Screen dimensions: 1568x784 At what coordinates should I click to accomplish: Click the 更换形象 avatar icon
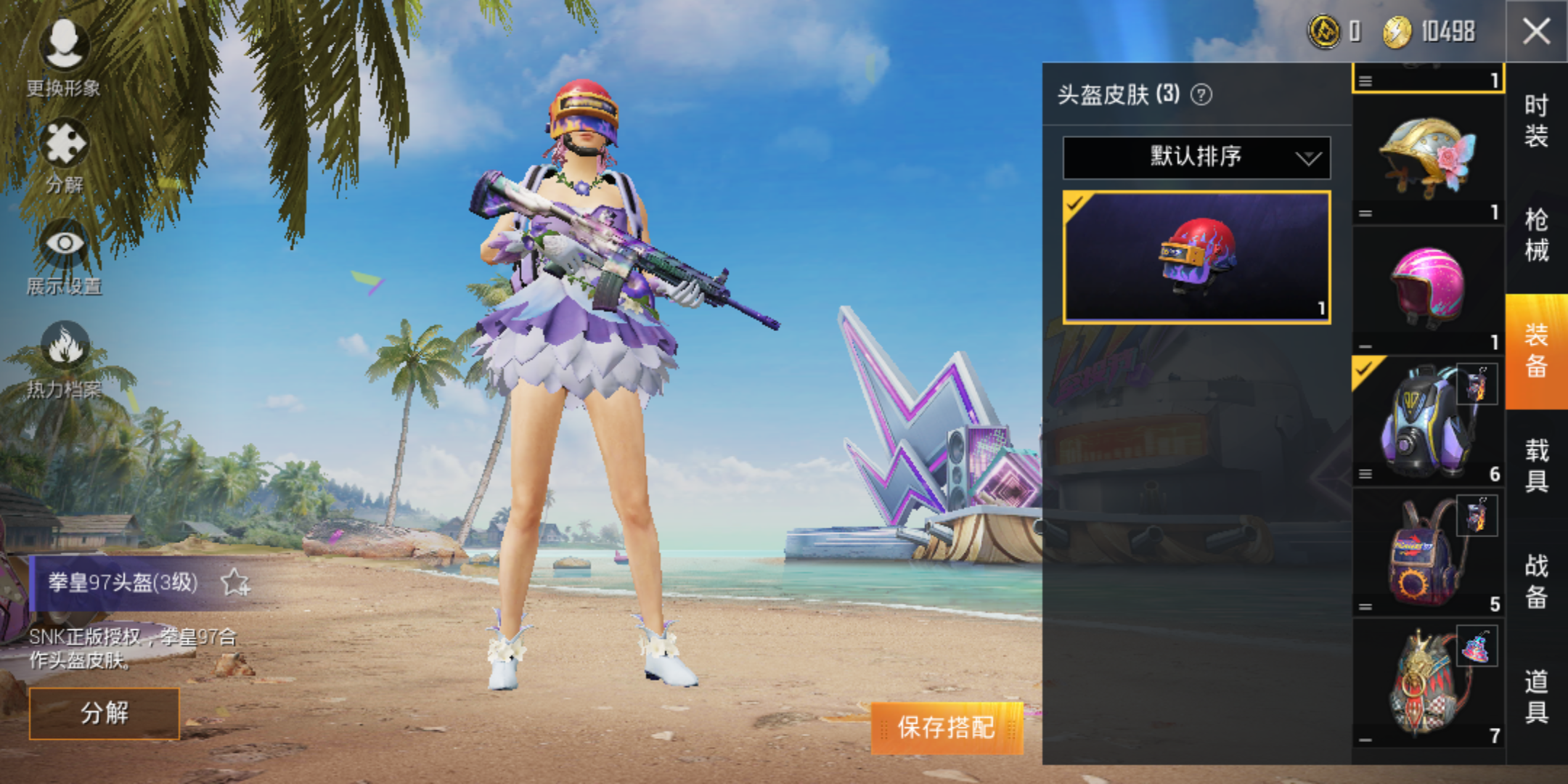[64, 45]
